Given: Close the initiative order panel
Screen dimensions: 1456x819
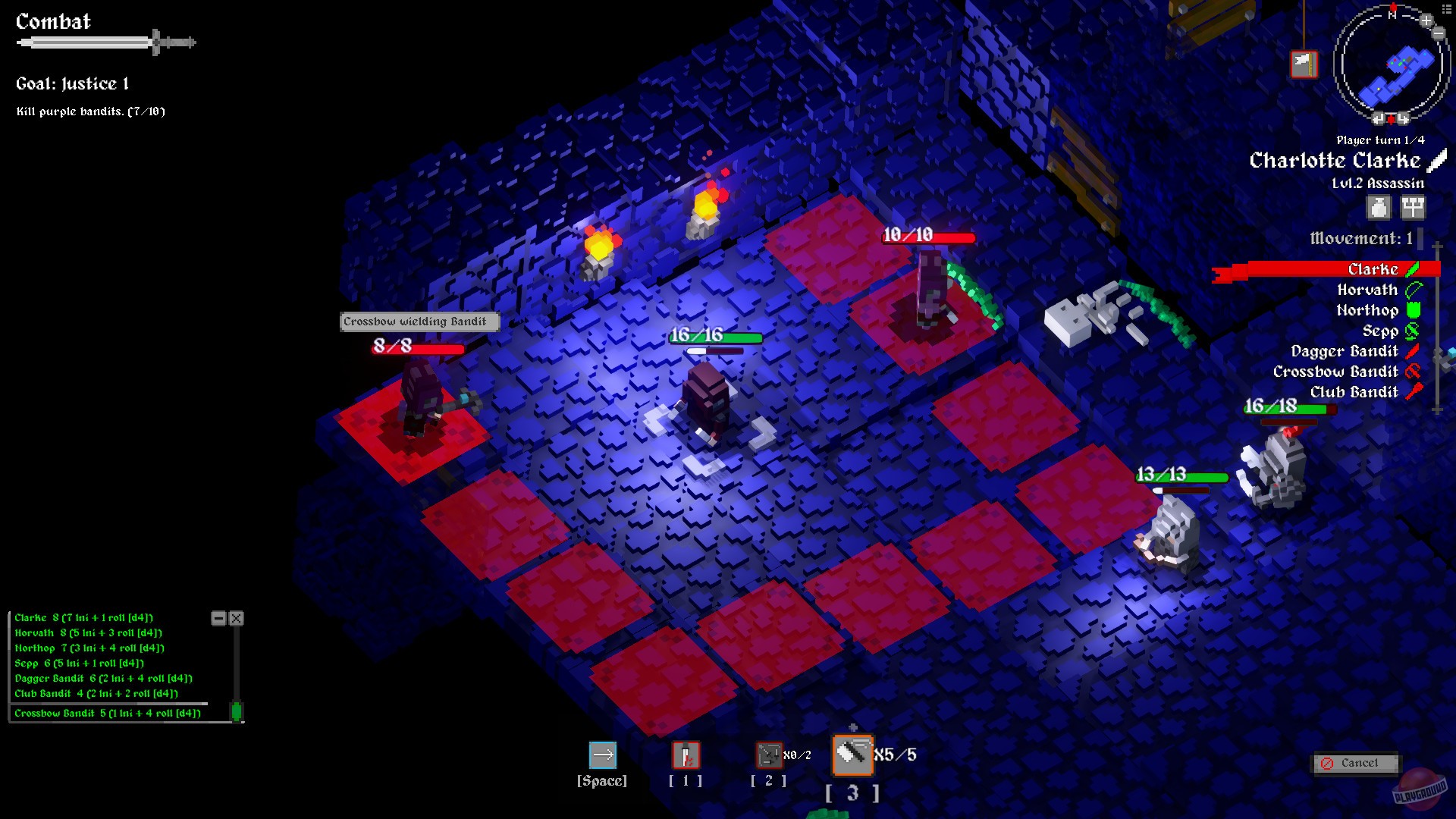Looking at the screenshot, I should (x=236, y=618).
